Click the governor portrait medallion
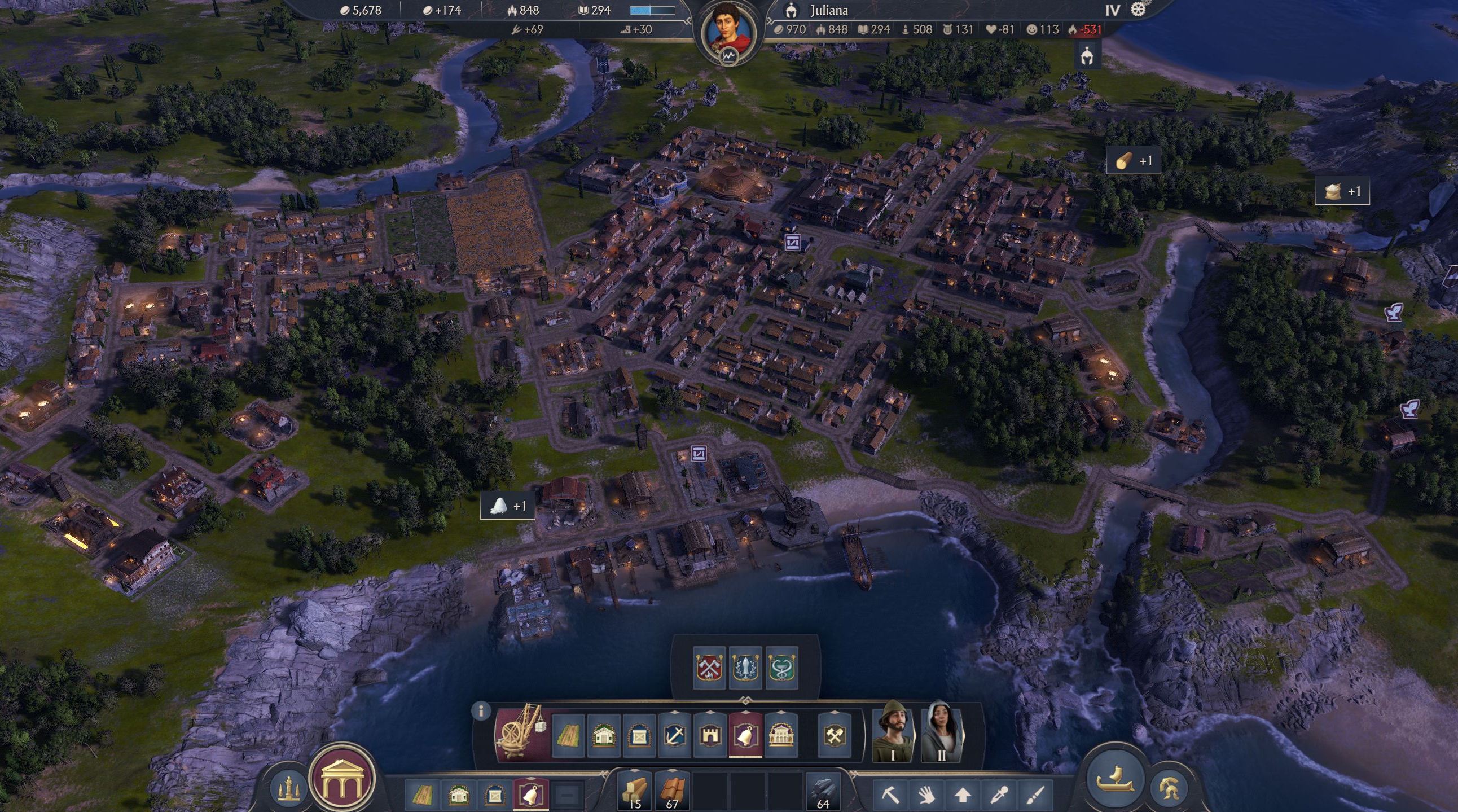This screenshot has width=1458, height=812. (728, 29)
